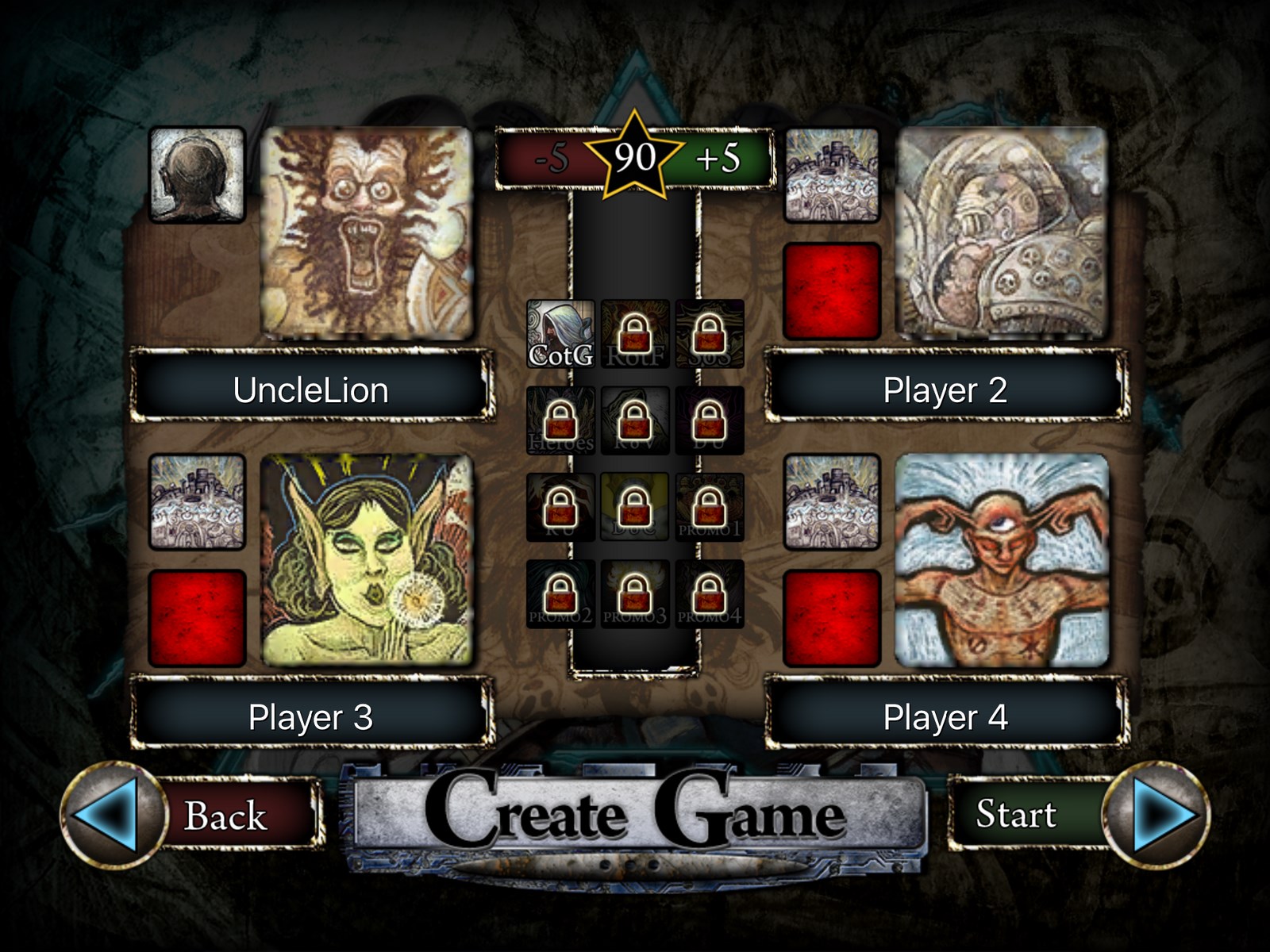This screenshot has height=952, width=1270.
Task: Toggle UncleLion's human head player-type icon
Action: point(197,175)
